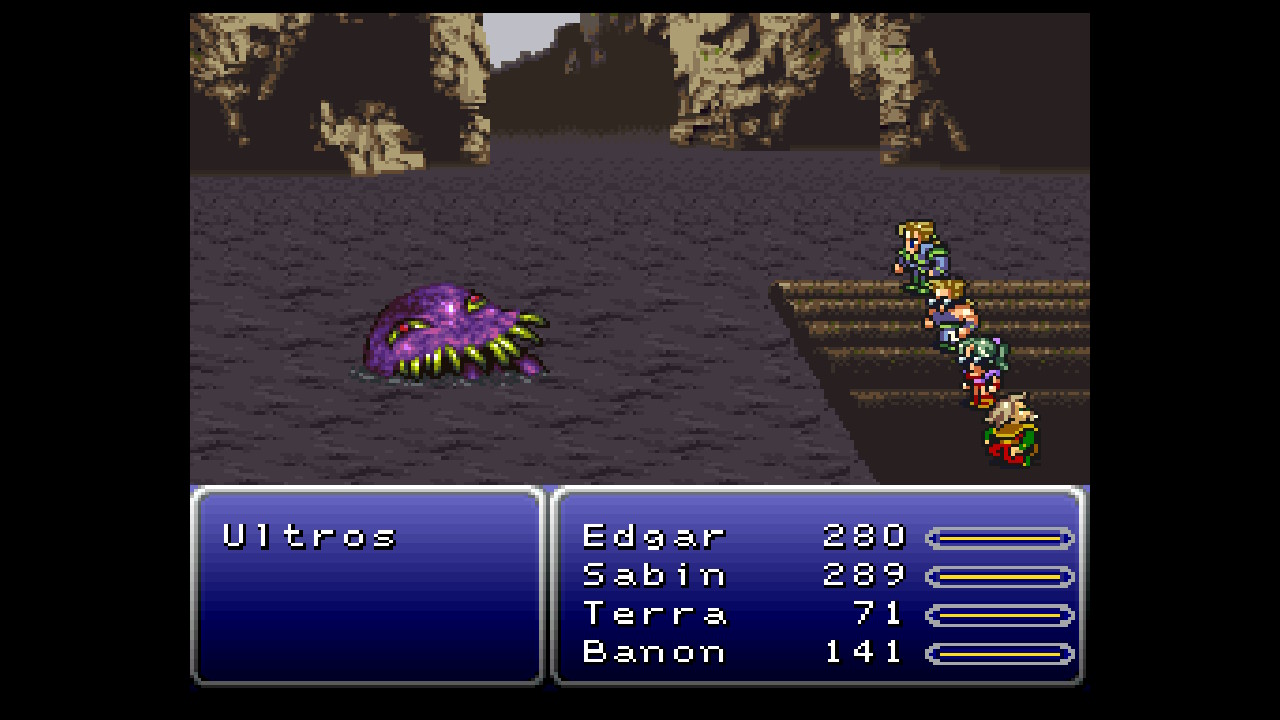Select Sabin's row in the party list
This screenshot has height=720, width=1280.
654,575
